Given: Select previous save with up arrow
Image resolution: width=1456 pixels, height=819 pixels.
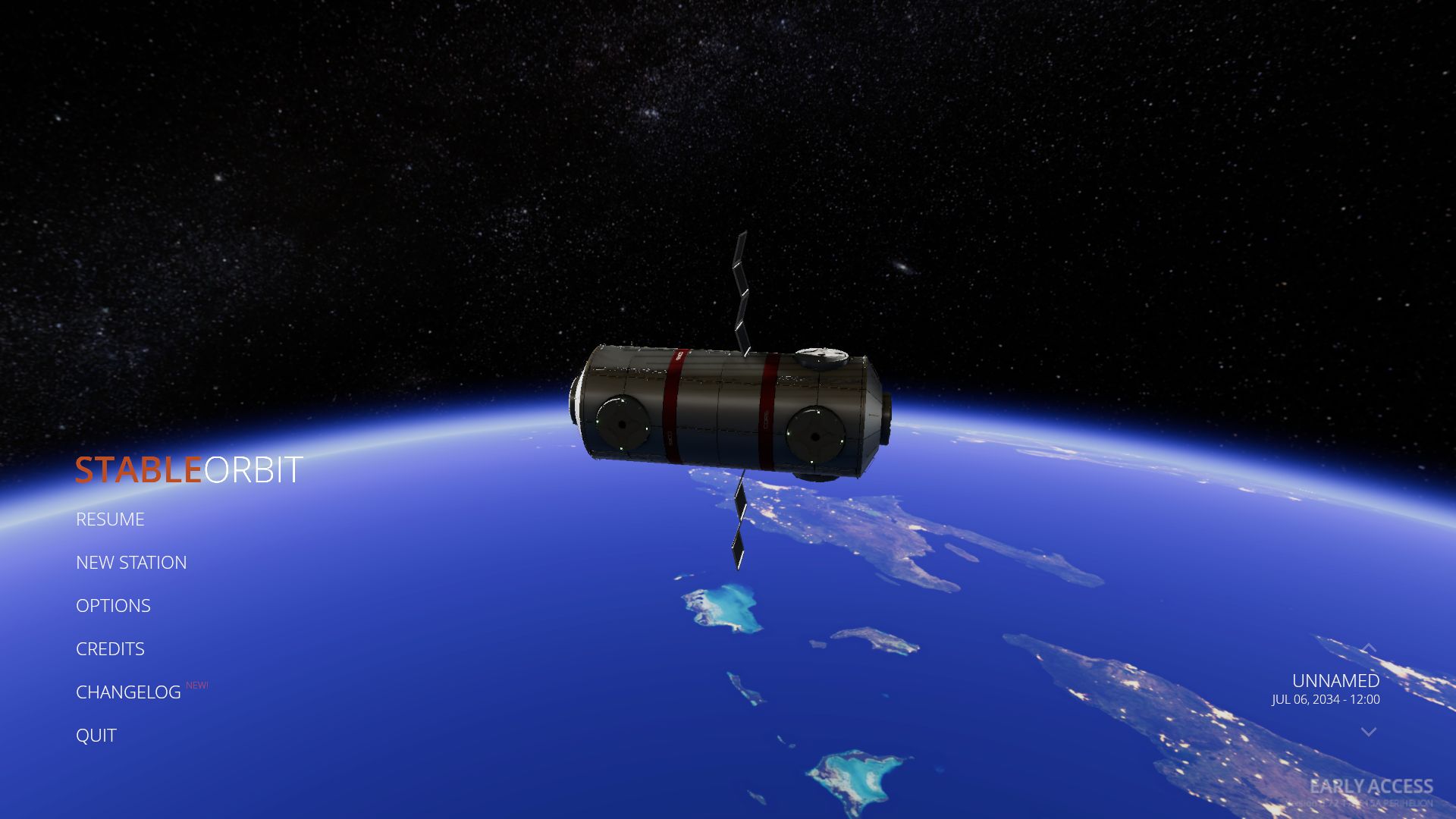Looking at the screenshot, I should tap(1368, 648).
